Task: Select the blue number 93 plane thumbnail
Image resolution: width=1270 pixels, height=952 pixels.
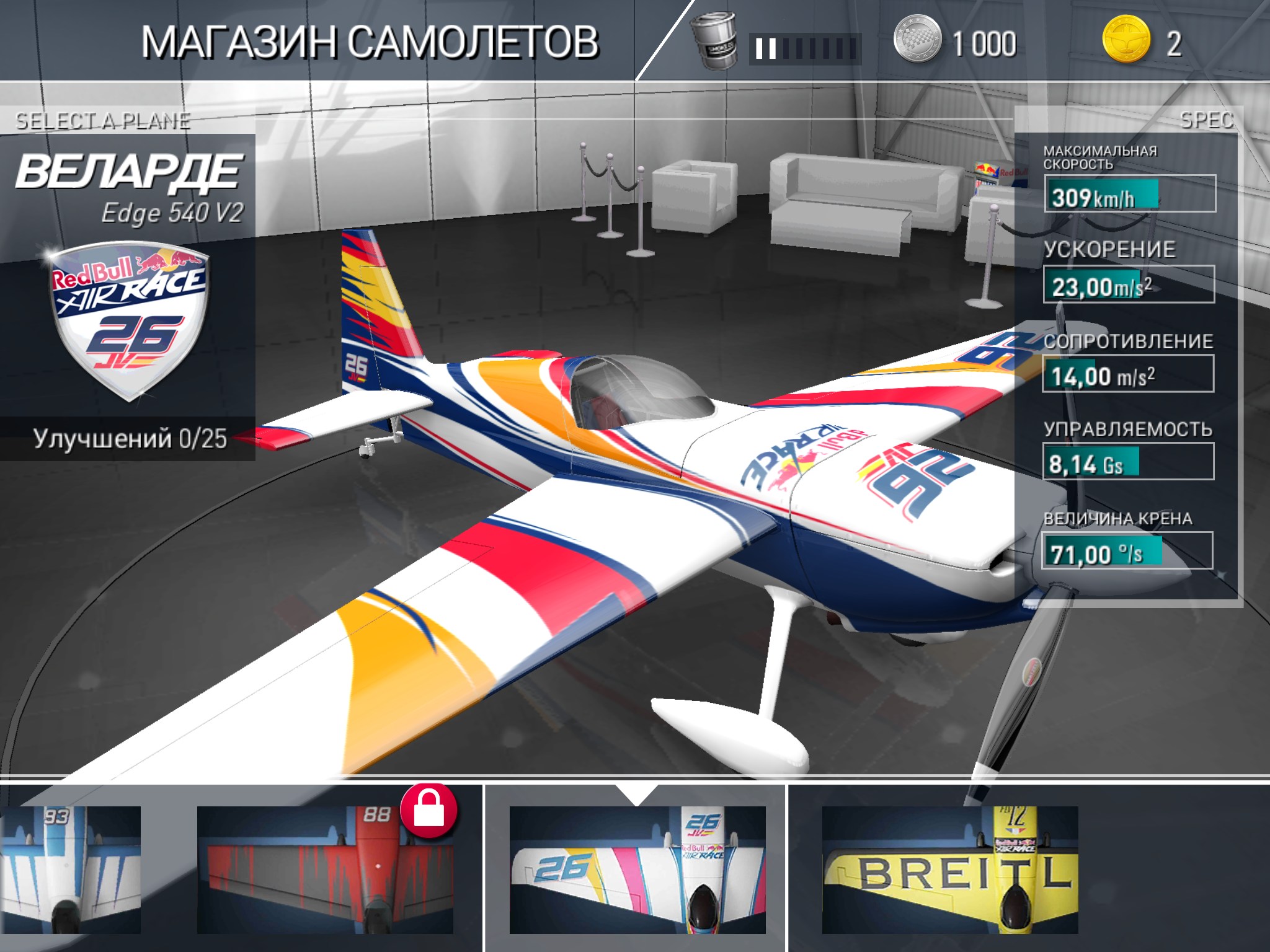Action: tap(69, 869)
